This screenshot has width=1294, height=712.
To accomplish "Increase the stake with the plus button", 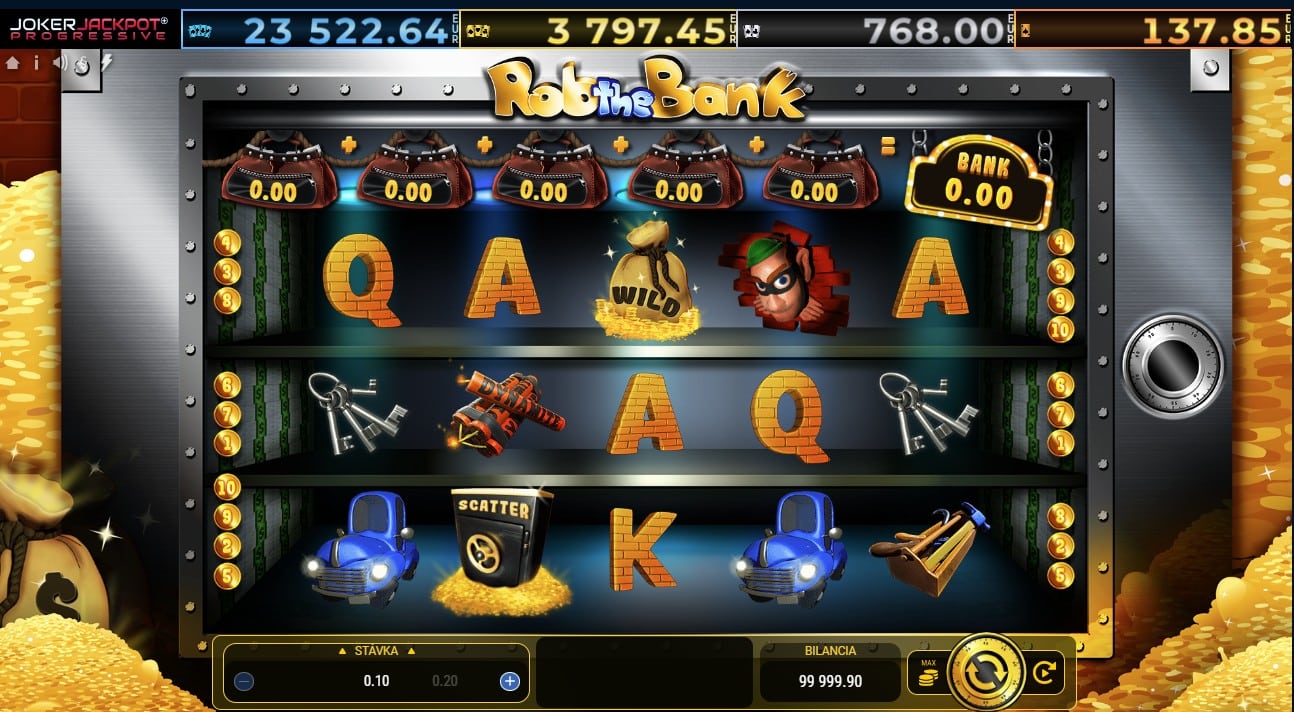I will 509,682.
